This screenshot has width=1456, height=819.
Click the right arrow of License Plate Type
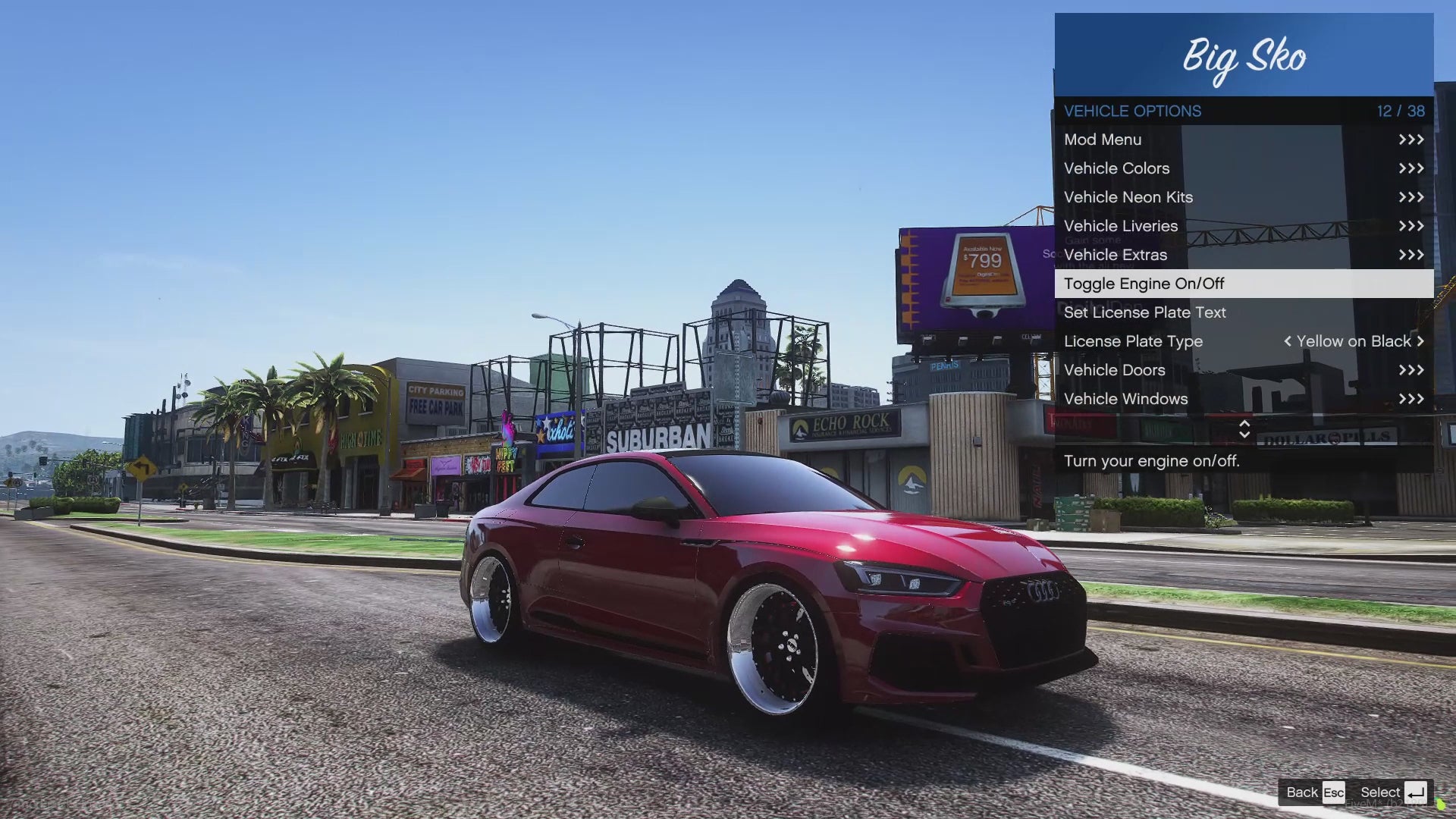[1420, 341]
